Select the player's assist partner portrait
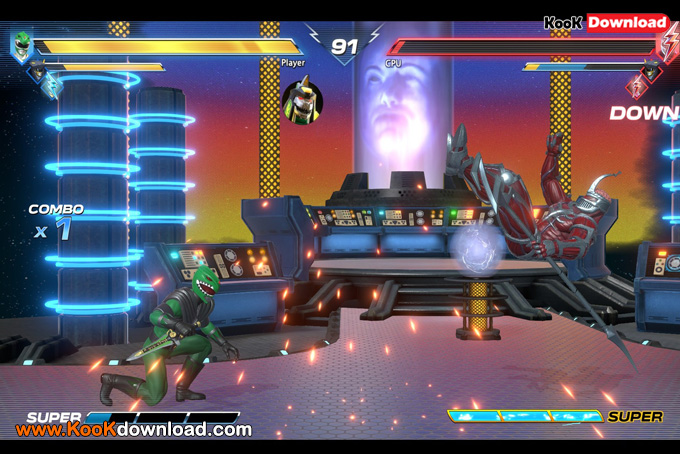 [x=38, y=69]
